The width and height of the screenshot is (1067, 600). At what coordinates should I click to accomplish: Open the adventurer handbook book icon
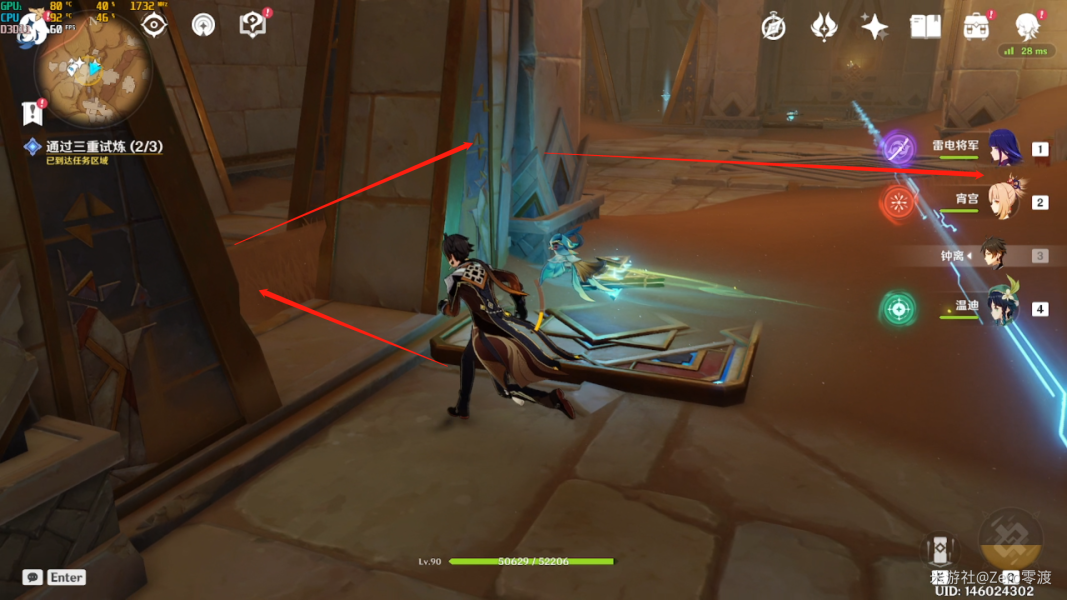tap(925, 27)
